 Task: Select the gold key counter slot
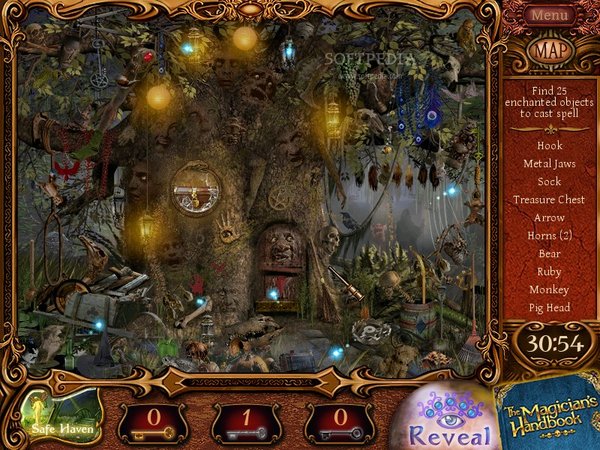point(153,421)
